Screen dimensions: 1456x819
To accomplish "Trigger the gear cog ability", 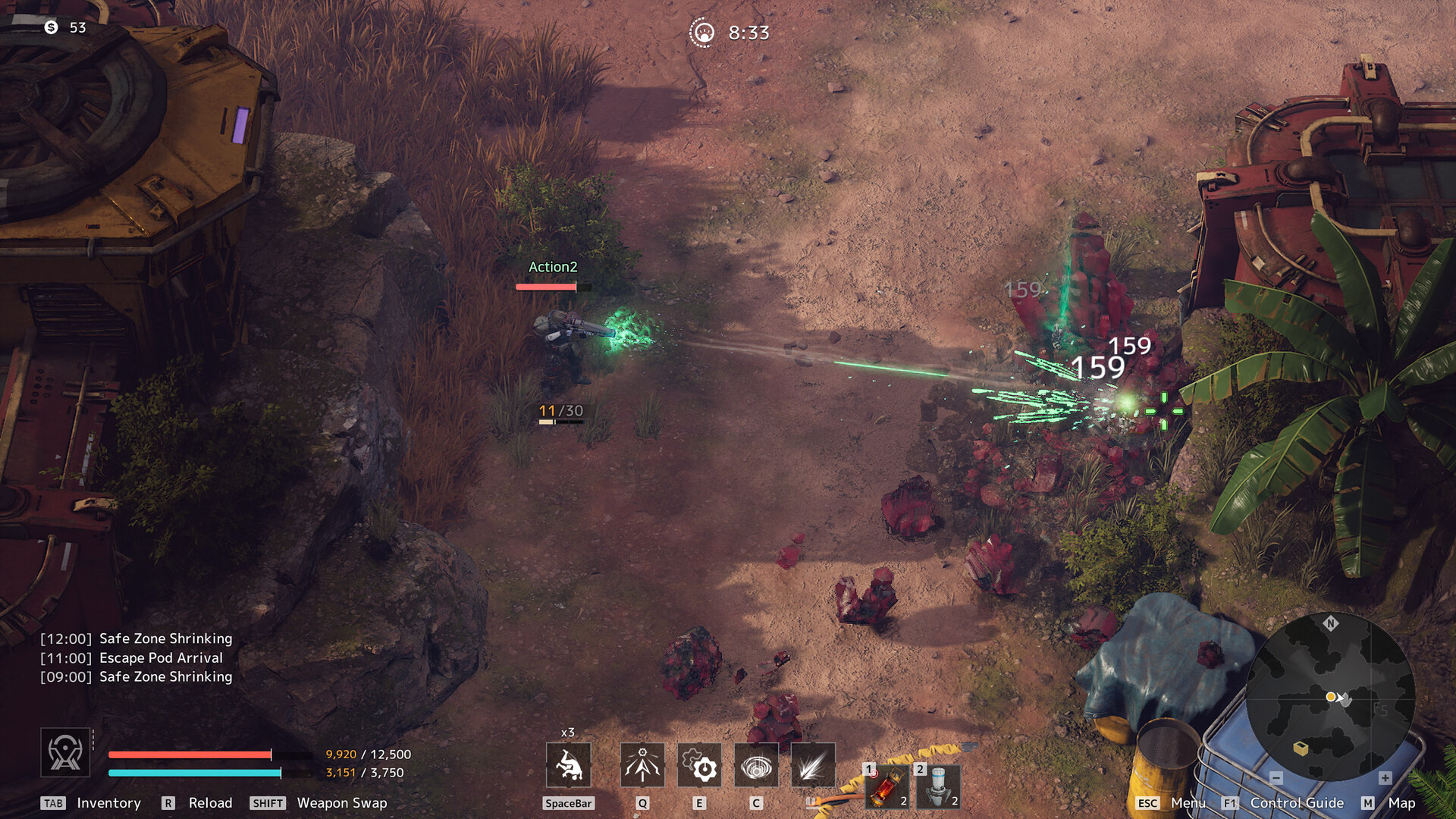I will coord(699,766).
